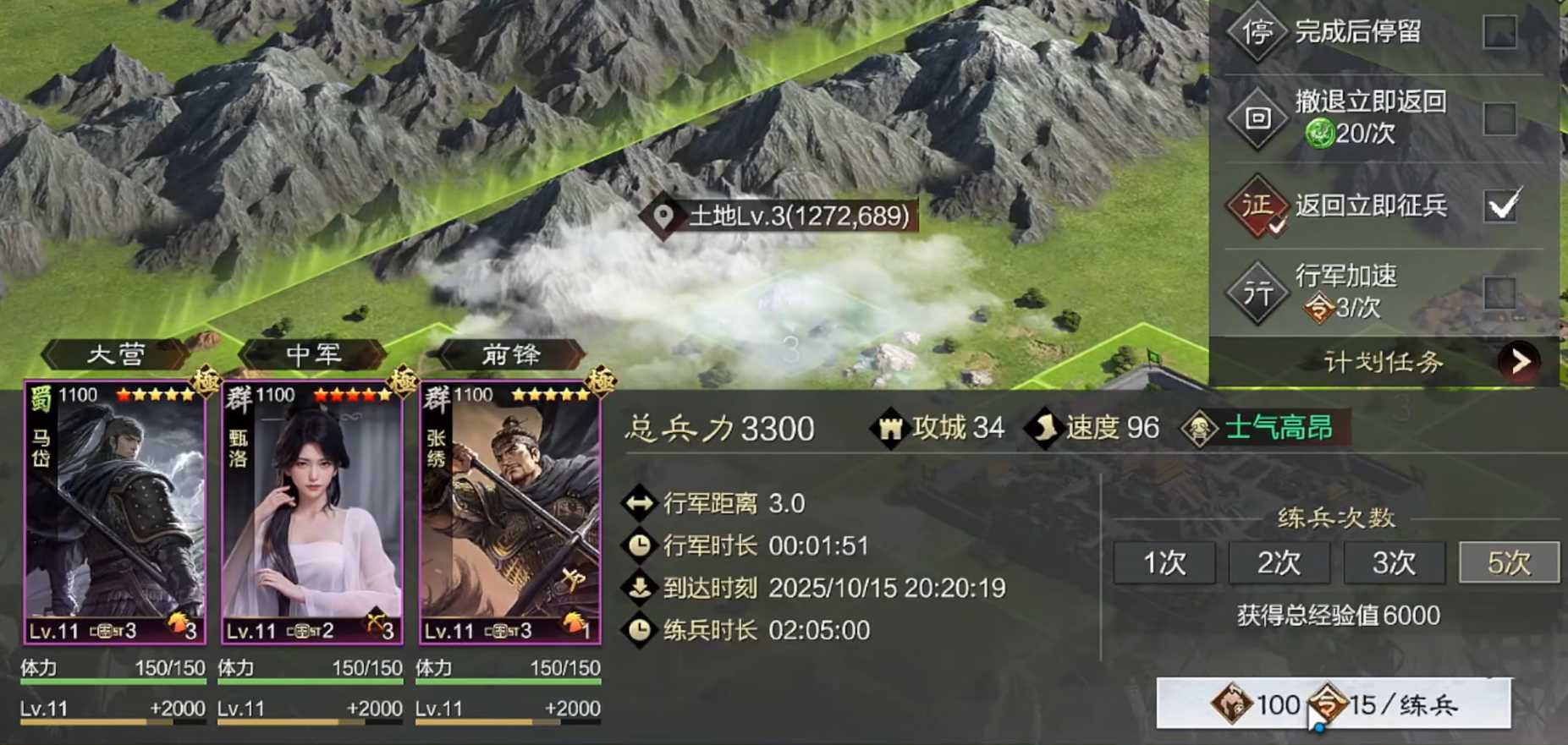Viewport: 1568px width, 745px height.
Task: Choose 2次 training count
Action: pos(1279,562)
